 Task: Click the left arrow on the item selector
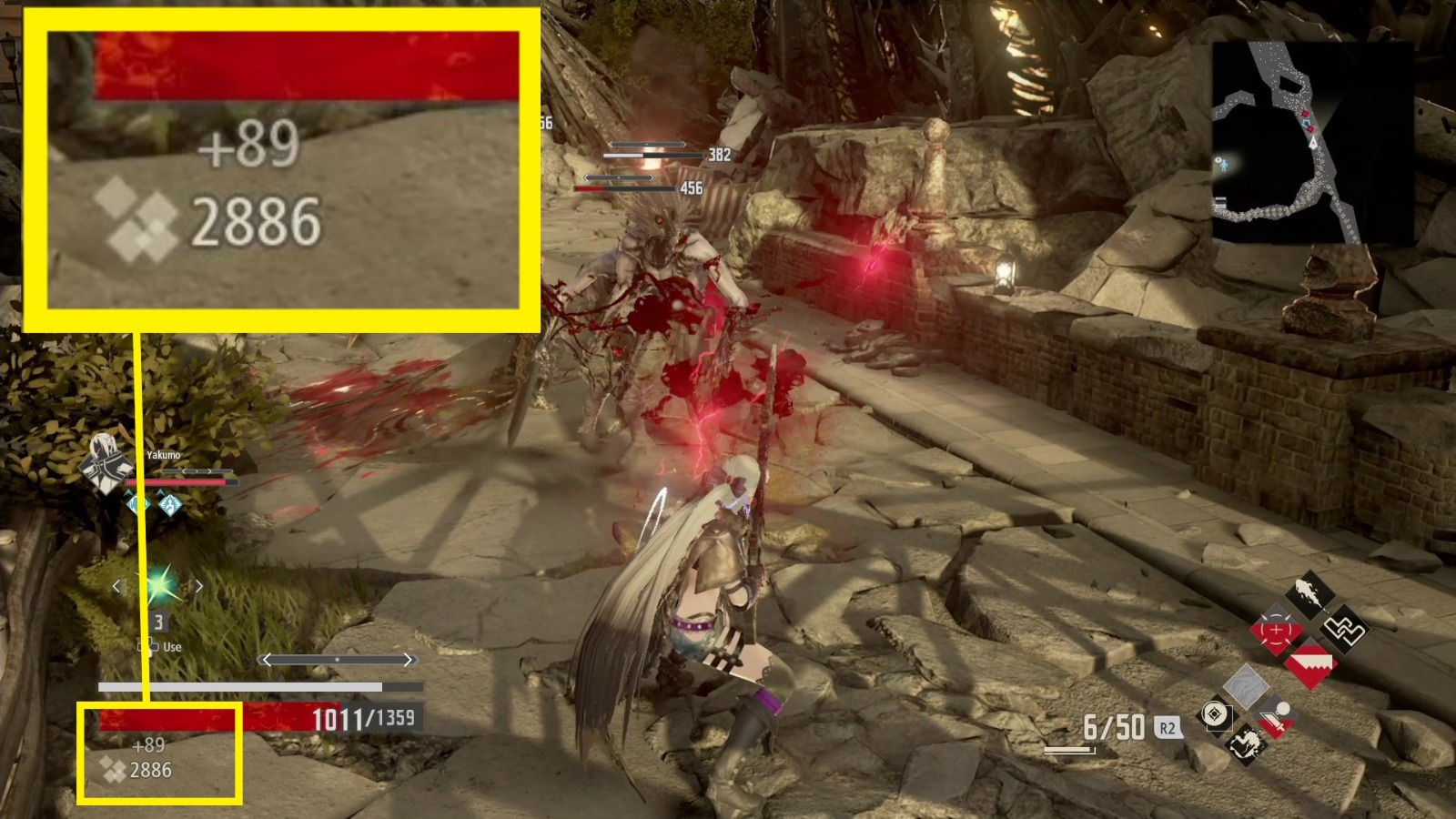point(118,585)
